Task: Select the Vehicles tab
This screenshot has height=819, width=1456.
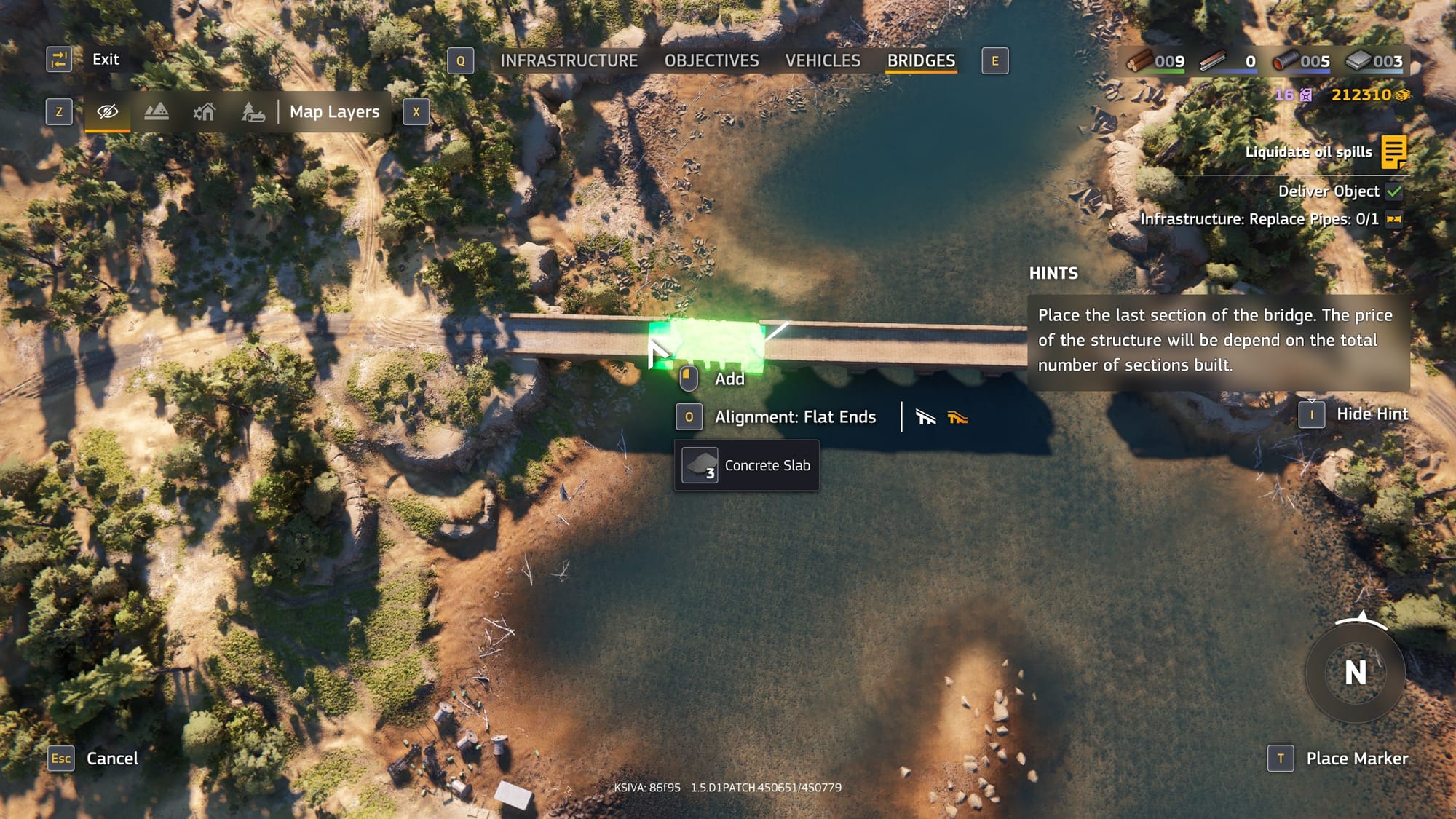Action: (823, 61)
